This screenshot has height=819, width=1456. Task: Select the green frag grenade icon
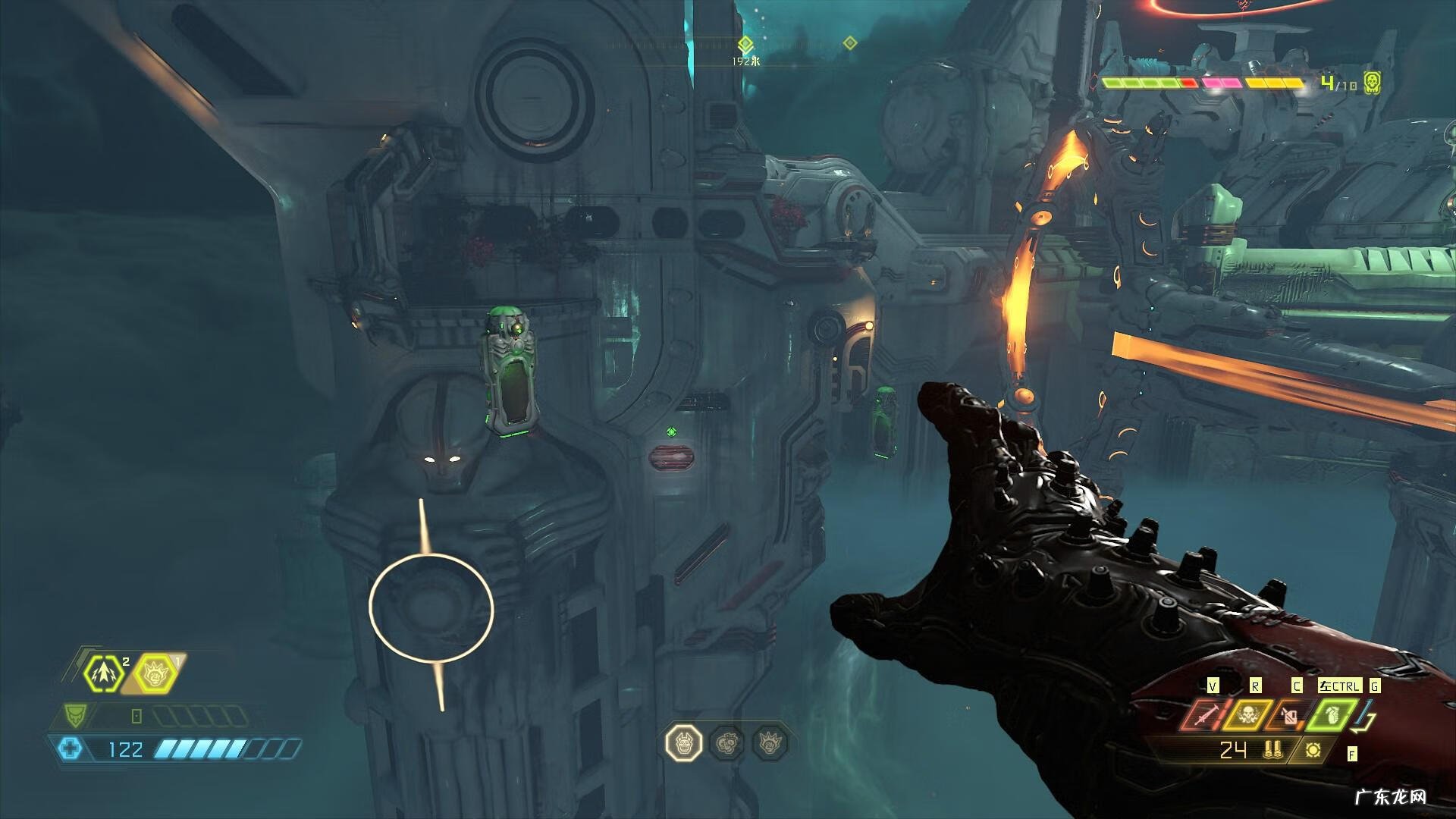(1332, 715)
